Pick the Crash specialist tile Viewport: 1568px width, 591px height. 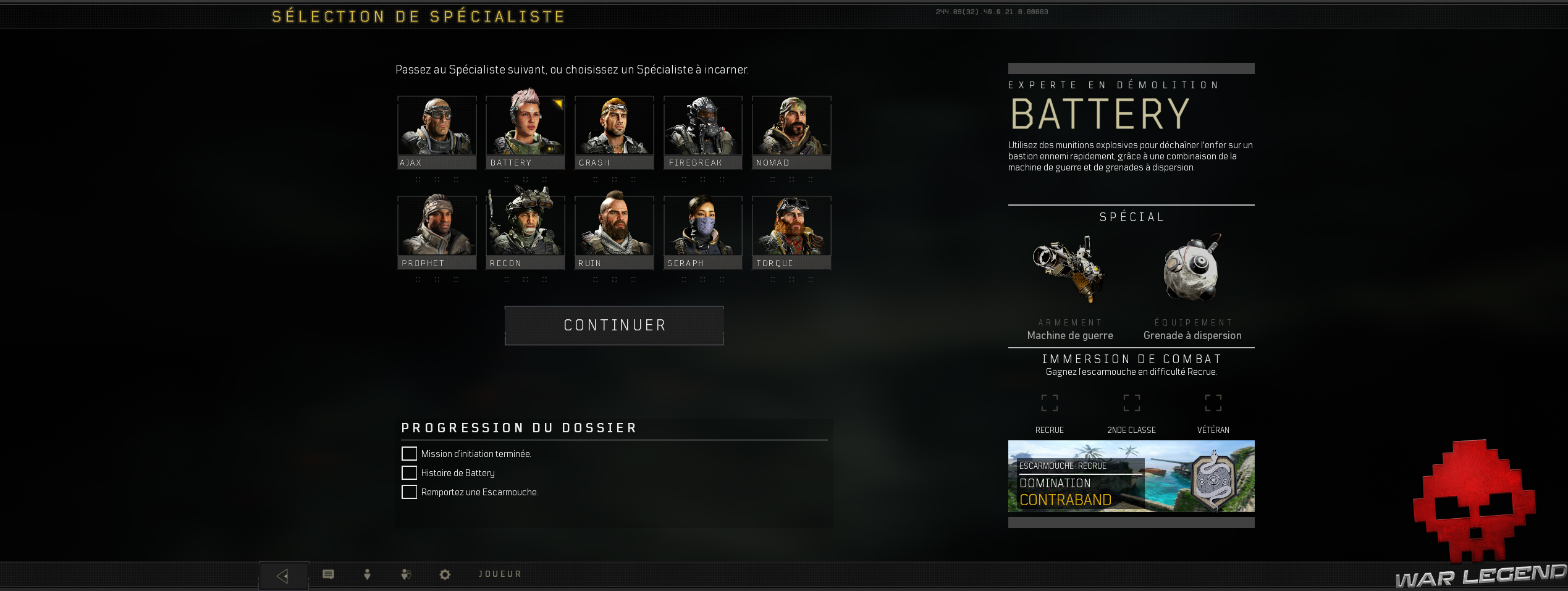coord(614,132)
